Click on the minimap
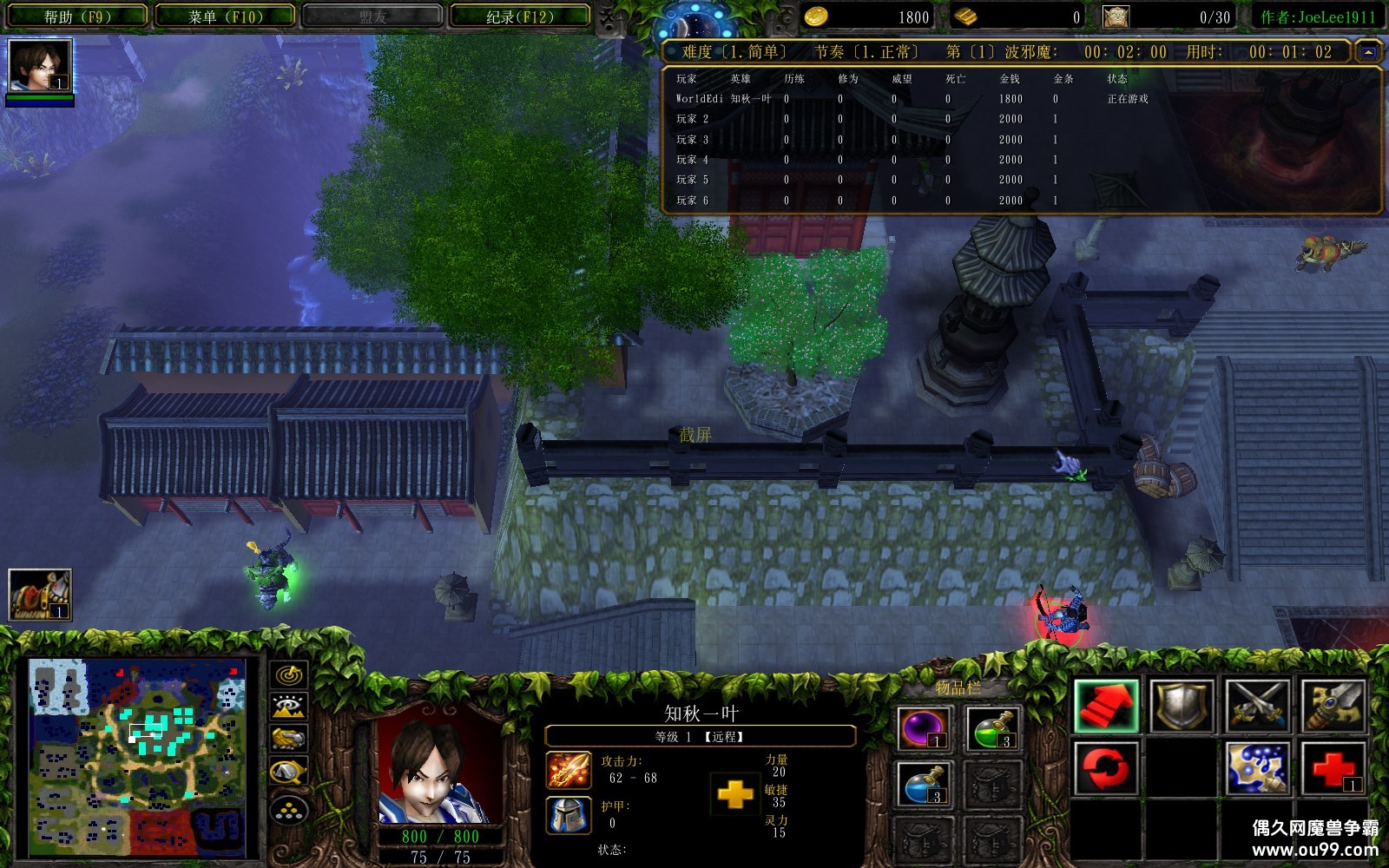The width and height of the screenshot is (1389, 868). click(137, 757)
